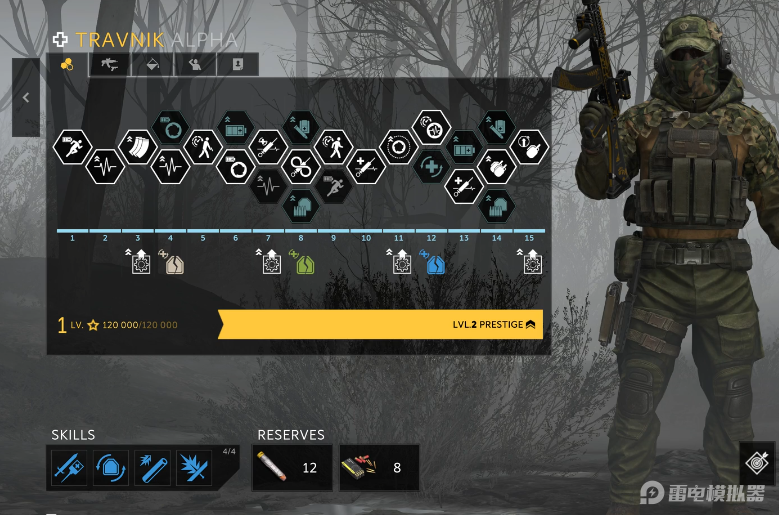Select the level 1 sprinting perk hexagon
779x515 pixels.
click(x=71, y=146)
